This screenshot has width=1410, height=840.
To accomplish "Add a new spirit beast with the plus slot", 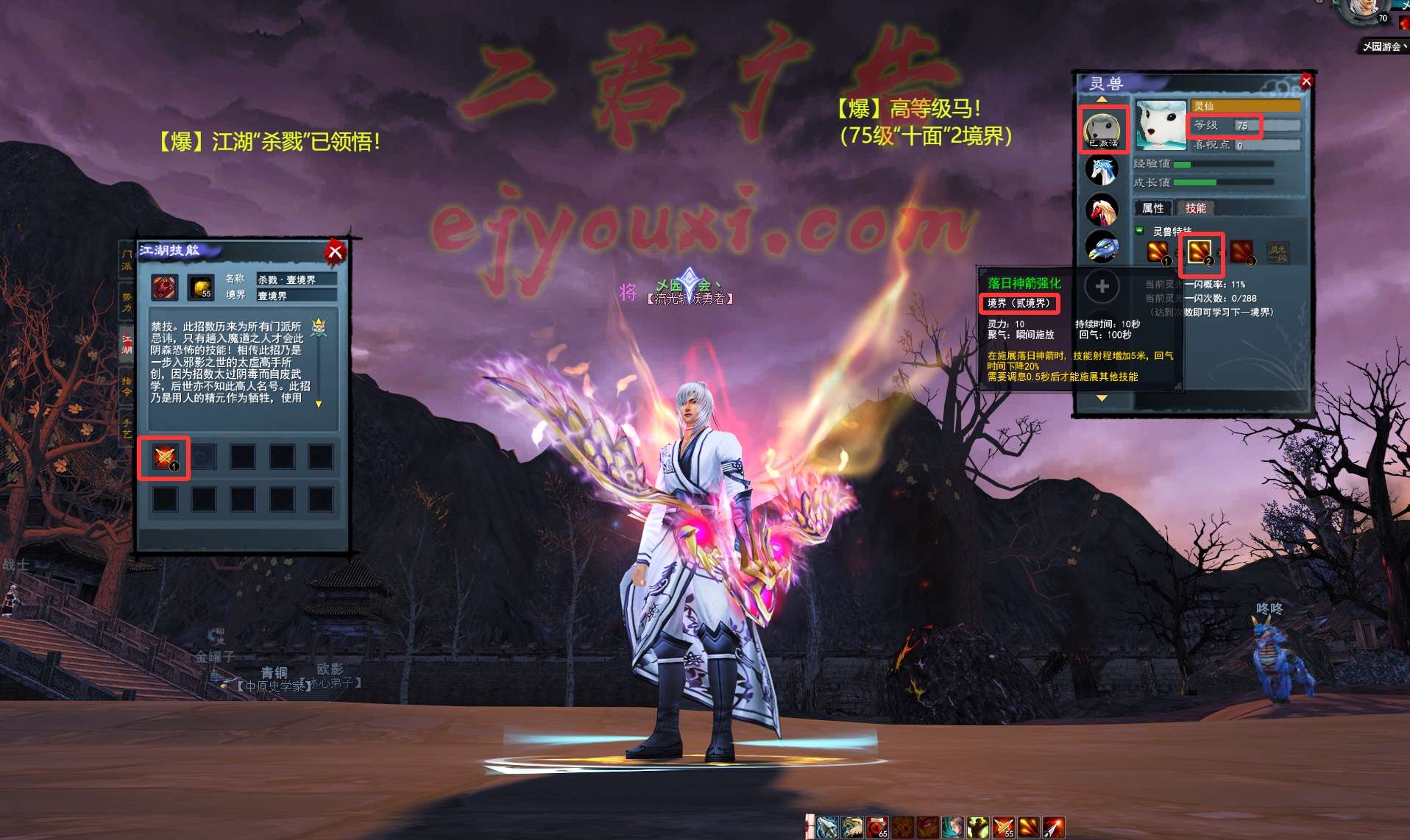I will 1102,286.
